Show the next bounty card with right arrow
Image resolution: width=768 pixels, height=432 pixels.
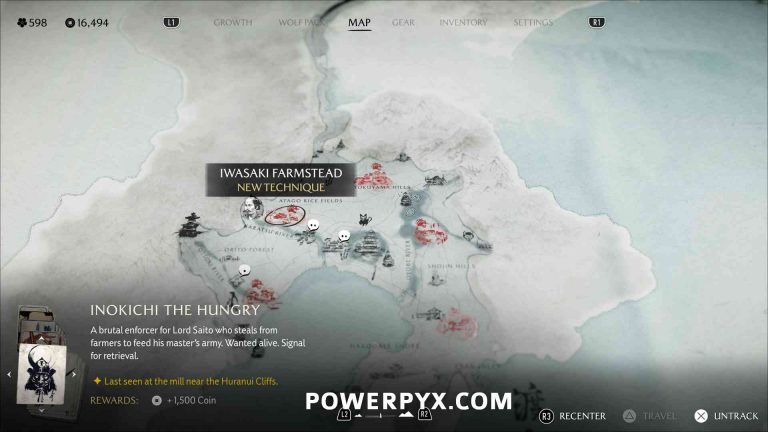[x=73, y=375]
